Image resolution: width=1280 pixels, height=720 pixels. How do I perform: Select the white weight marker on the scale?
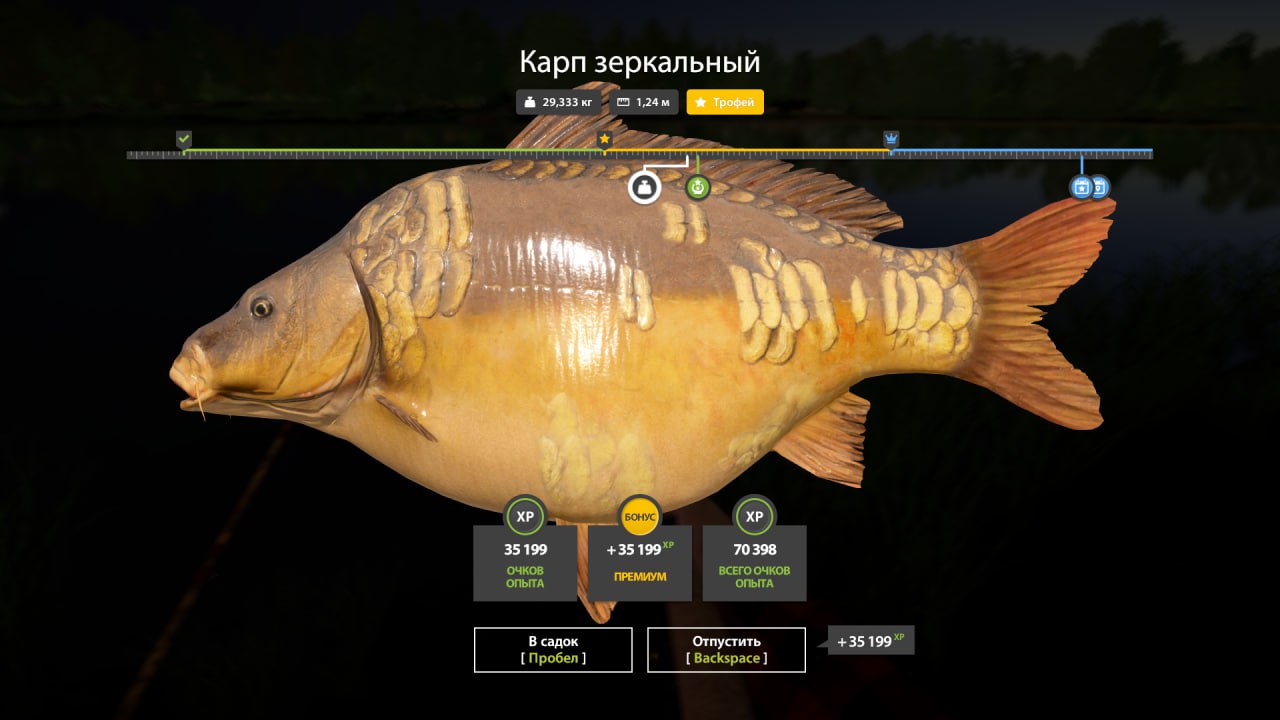[645, 187]
